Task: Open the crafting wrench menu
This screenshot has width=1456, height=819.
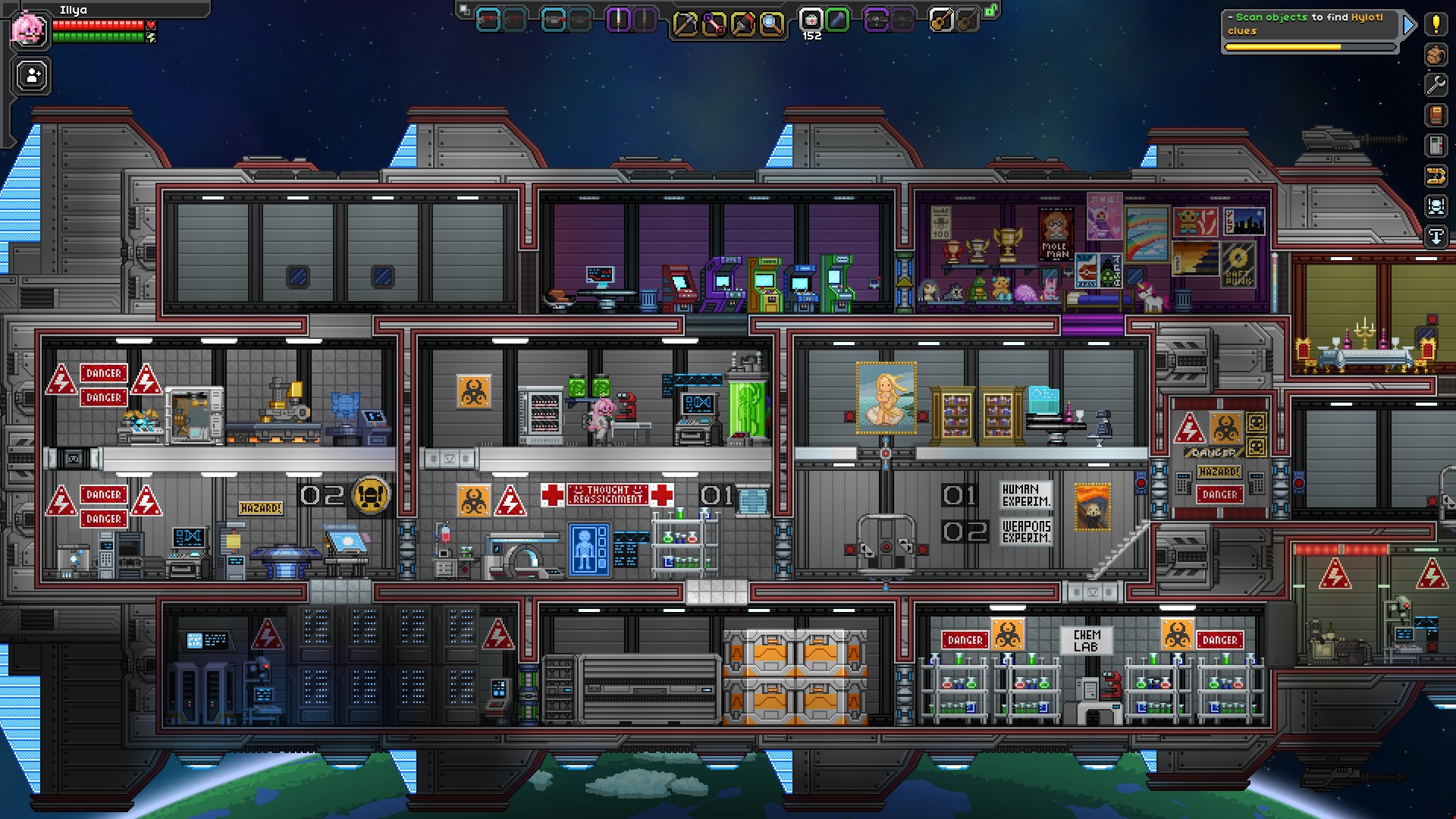Action: (x=1436, y=83)
